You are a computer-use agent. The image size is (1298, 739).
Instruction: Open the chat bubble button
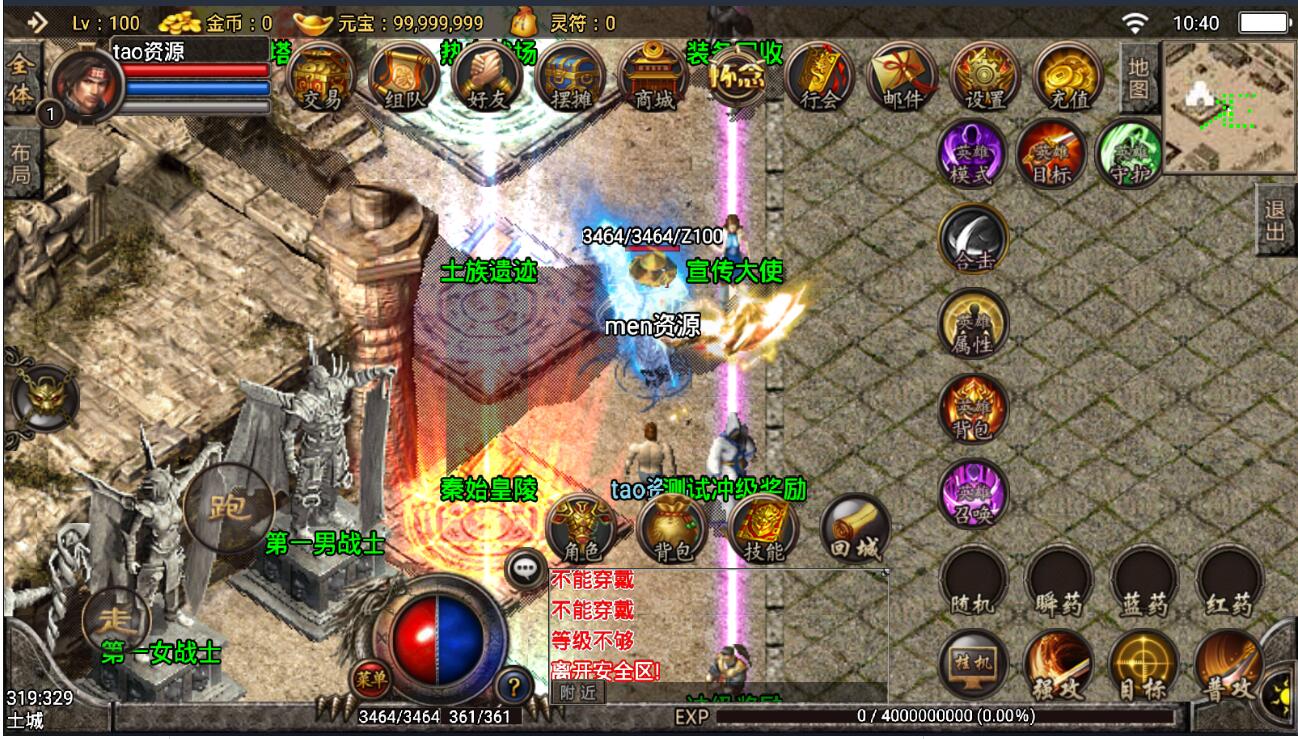coord(526,569)
